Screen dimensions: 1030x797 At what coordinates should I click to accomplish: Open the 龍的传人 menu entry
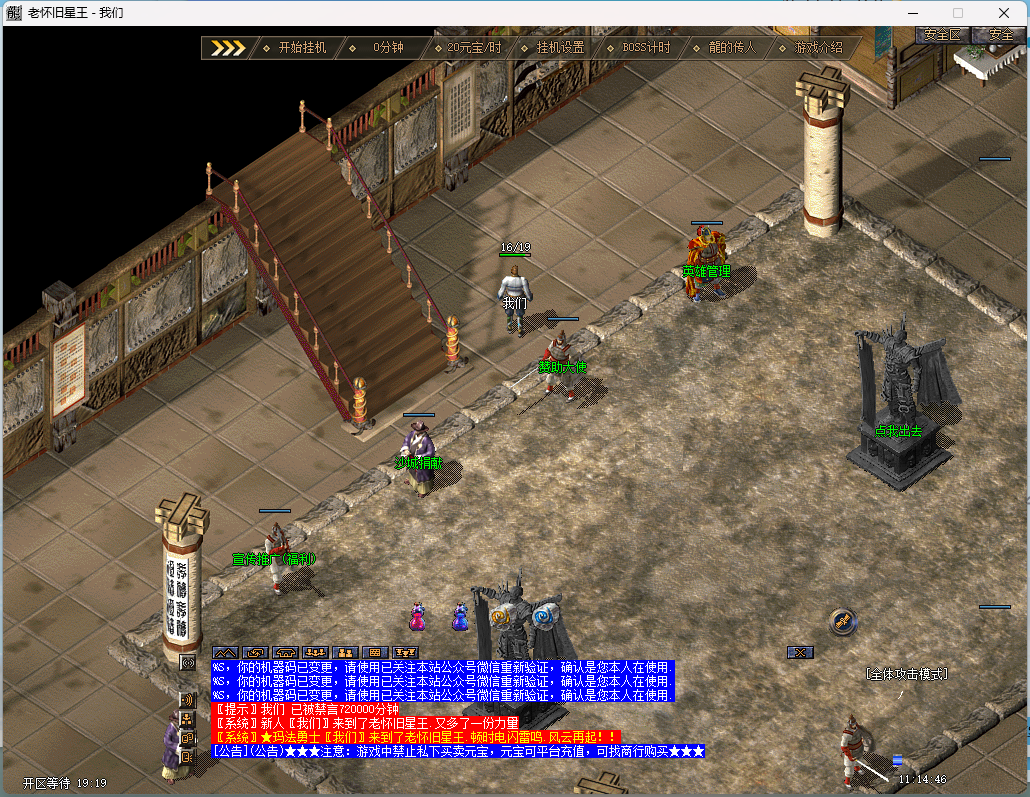point(732,48)
